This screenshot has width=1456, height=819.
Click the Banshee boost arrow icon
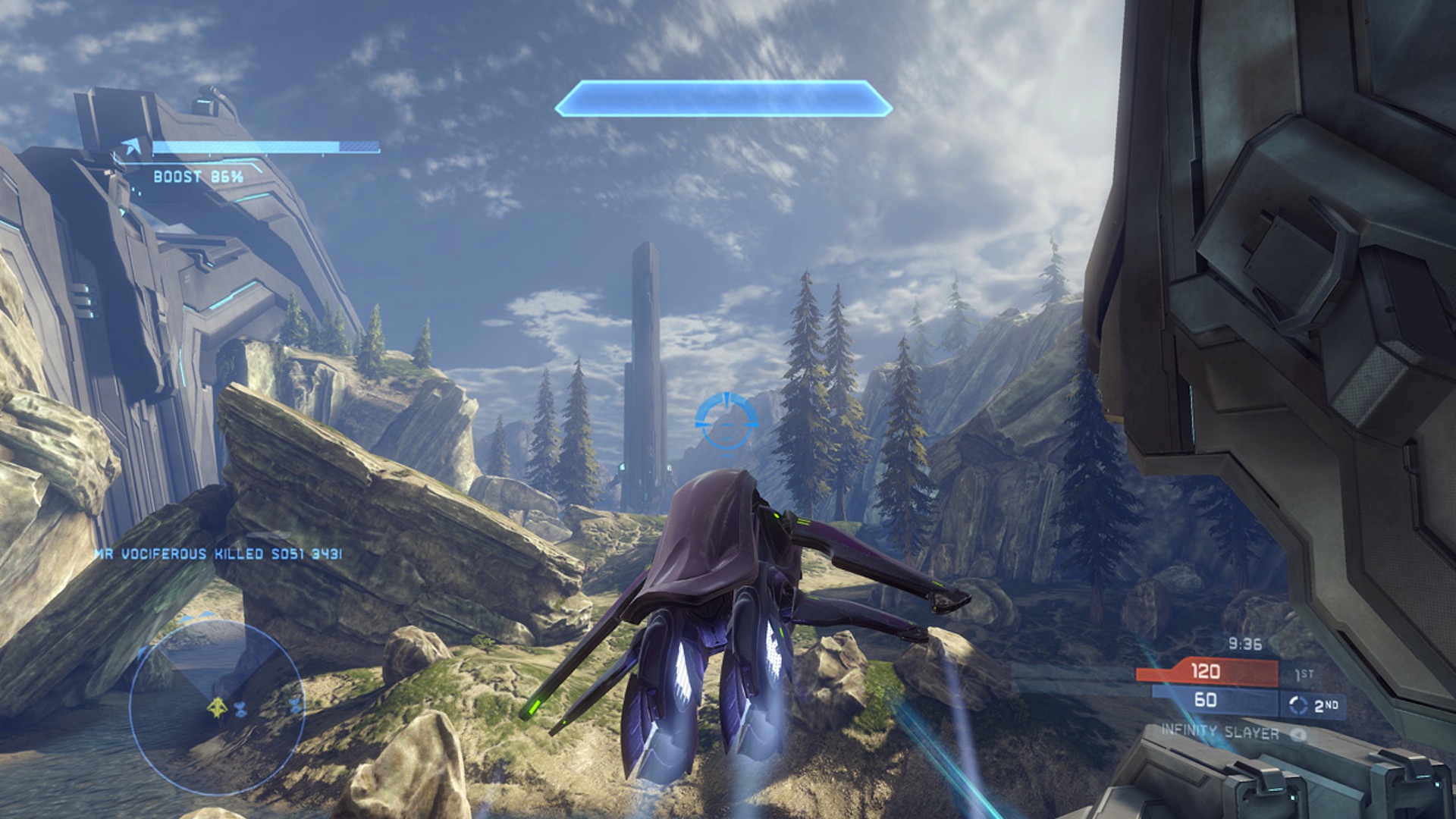pyautogui.click(x=135, y=147)
